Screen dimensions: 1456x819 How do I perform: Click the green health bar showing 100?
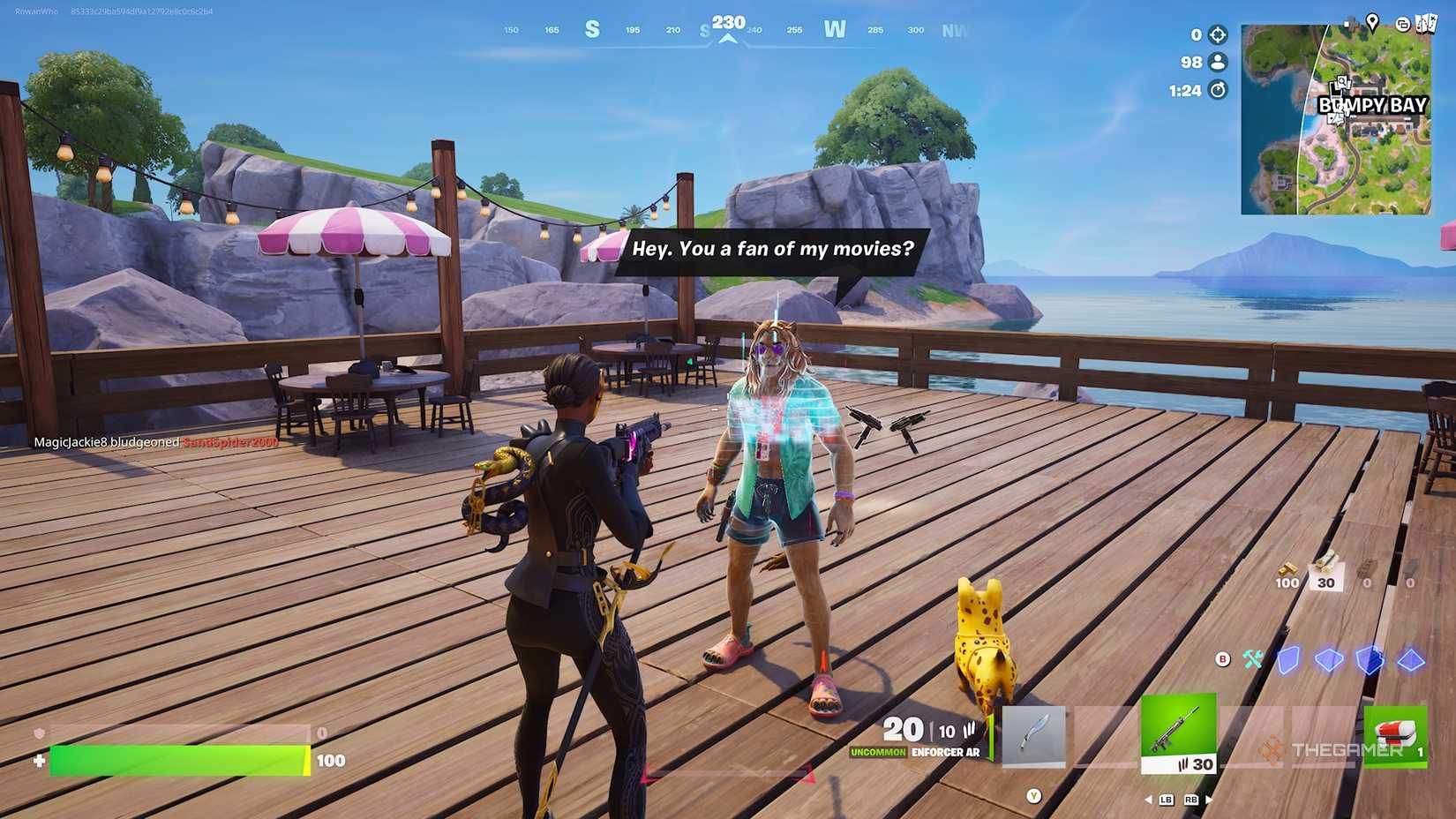pos(176,760)
